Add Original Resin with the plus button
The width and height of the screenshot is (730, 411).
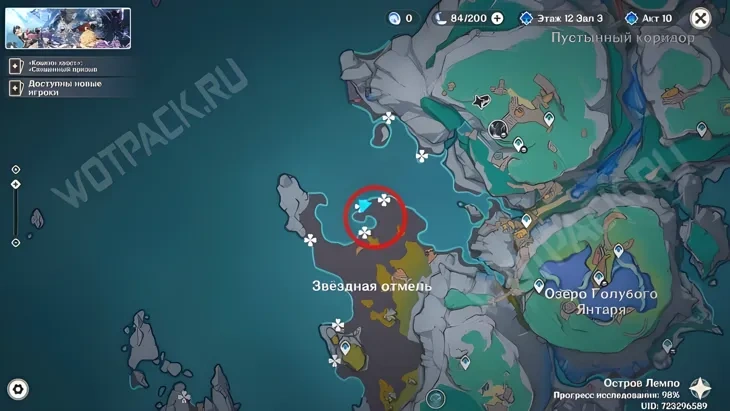click(x=497, y=18)
